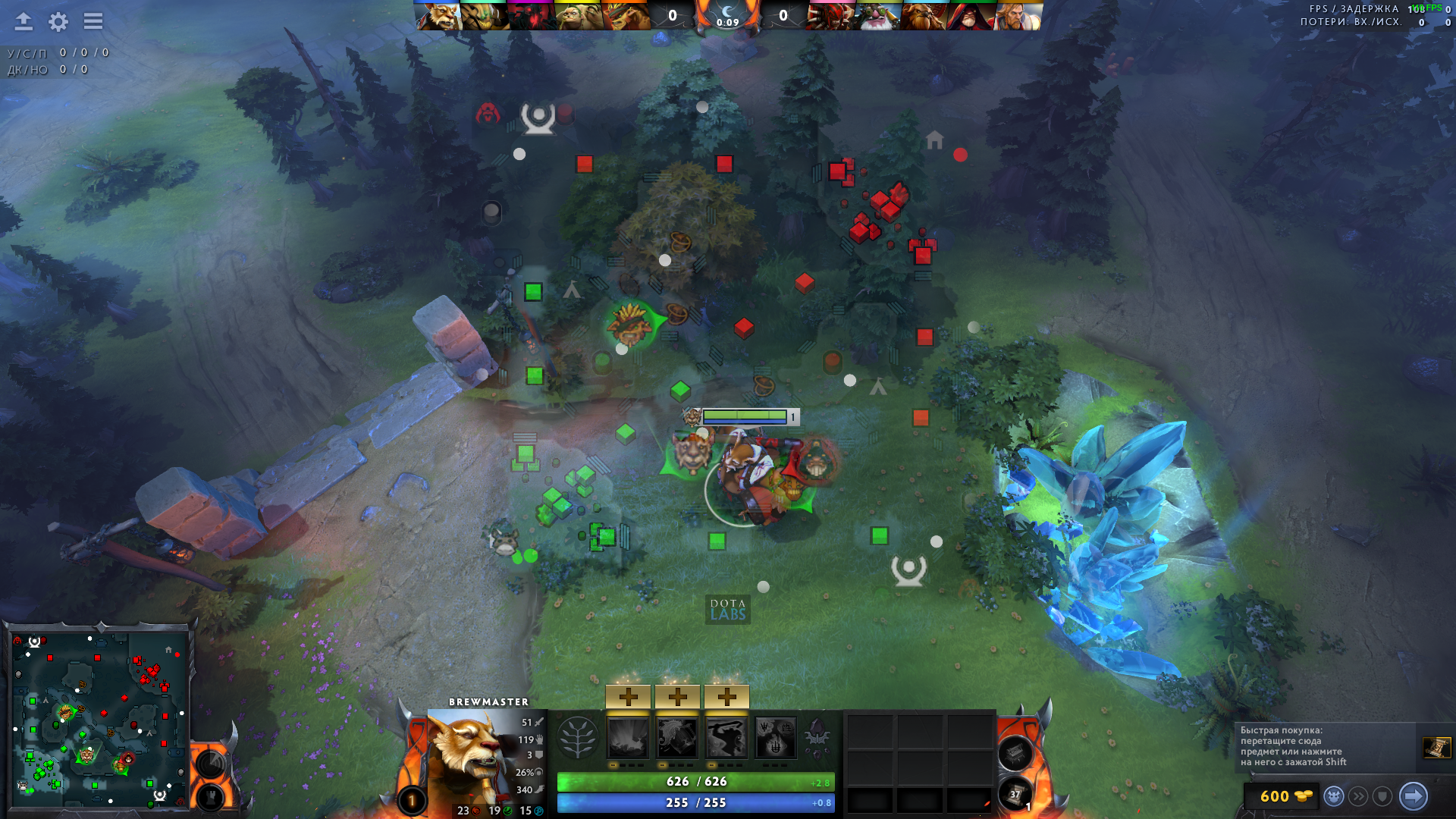
Task: Open the settings gear menu
Action: [x=58, y=21]
